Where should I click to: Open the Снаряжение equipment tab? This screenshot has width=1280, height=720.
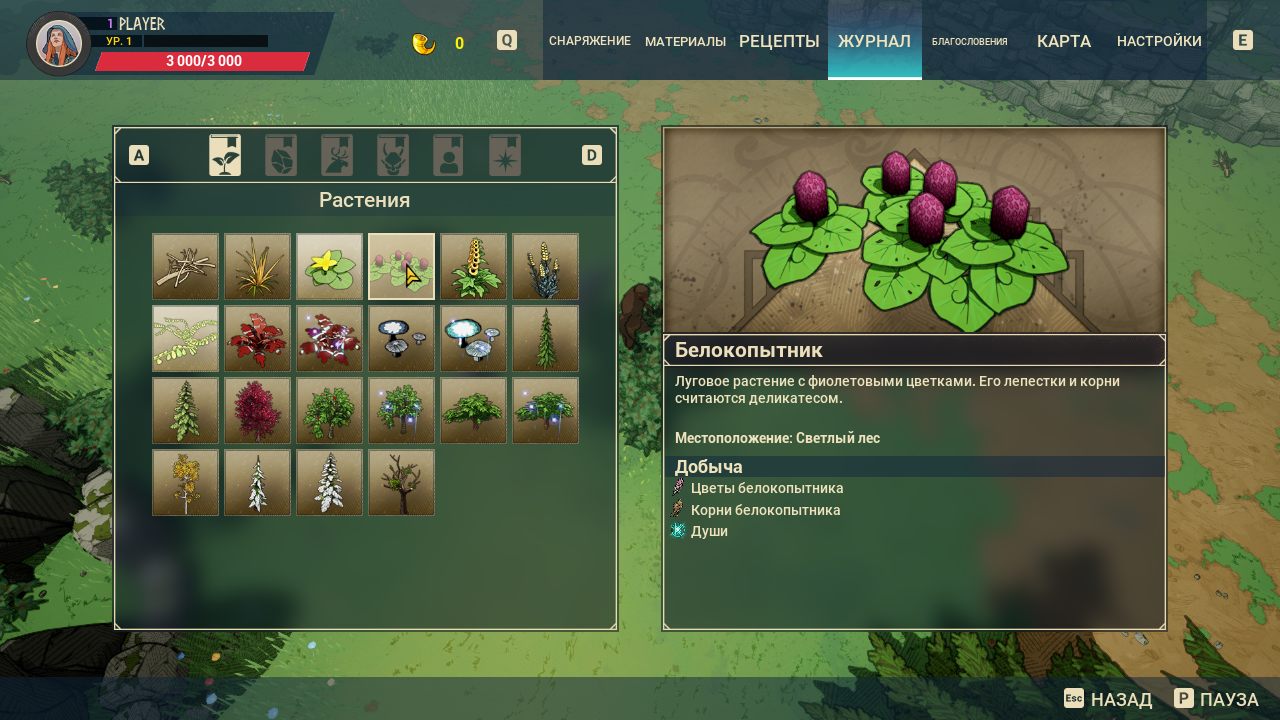point(589,41)
